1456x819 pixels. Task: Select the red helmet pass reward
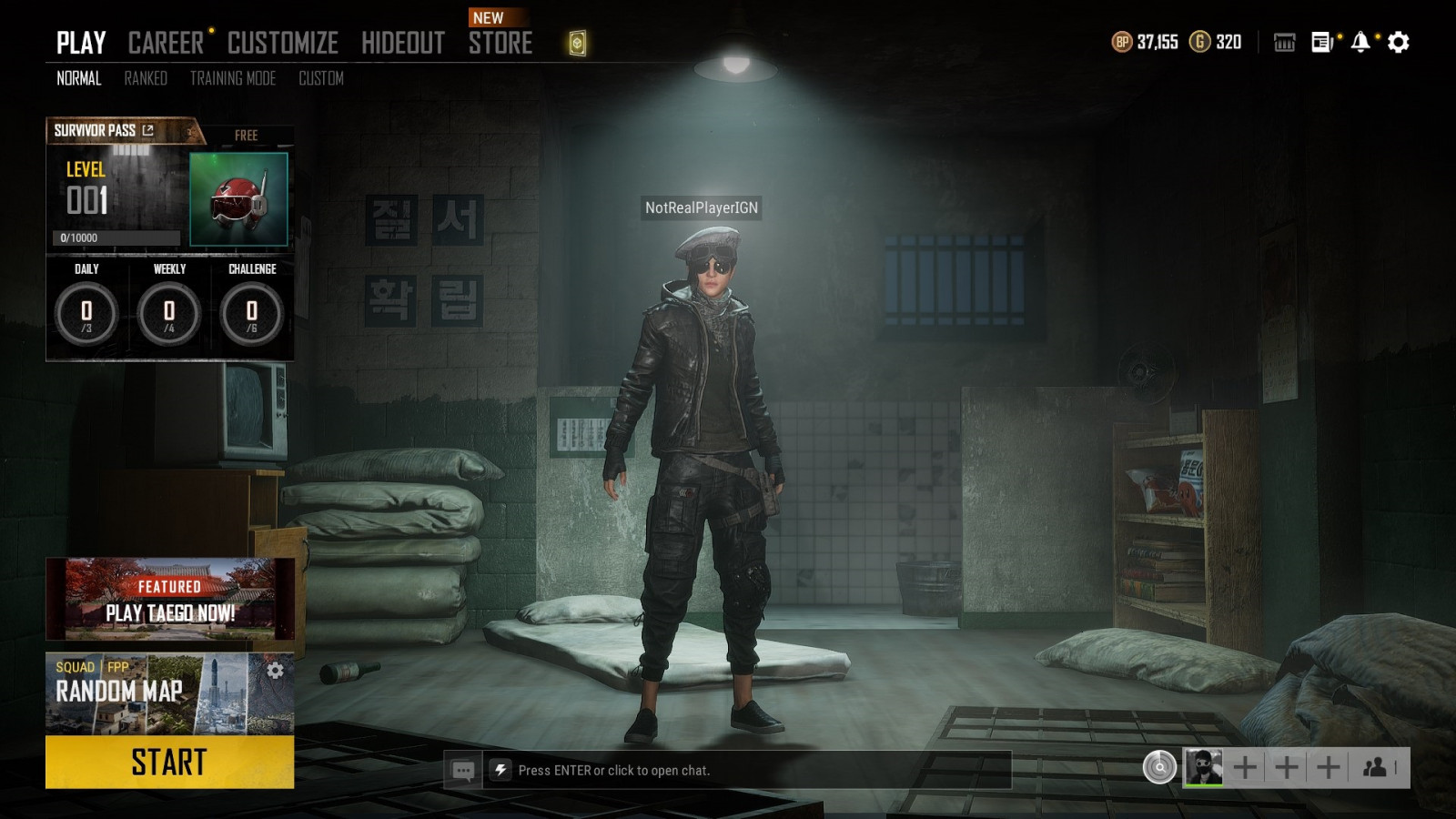click(238, 199)
